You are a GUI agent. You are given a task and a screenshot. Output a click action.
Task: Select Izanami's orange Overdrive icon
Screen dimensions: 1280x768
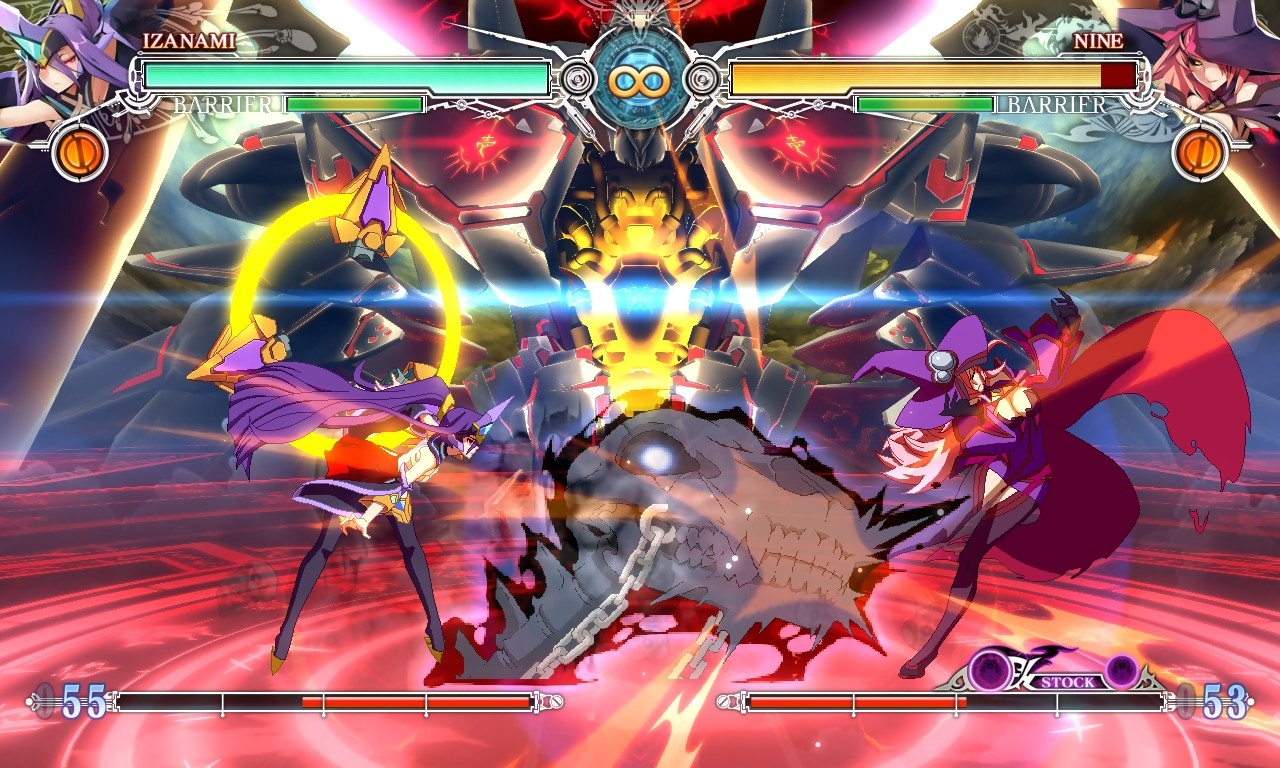[80, 153]
